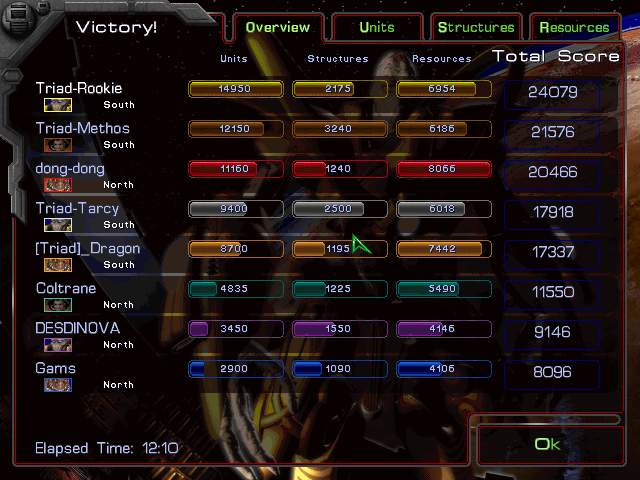View the Resources score tab

[574, 27]
